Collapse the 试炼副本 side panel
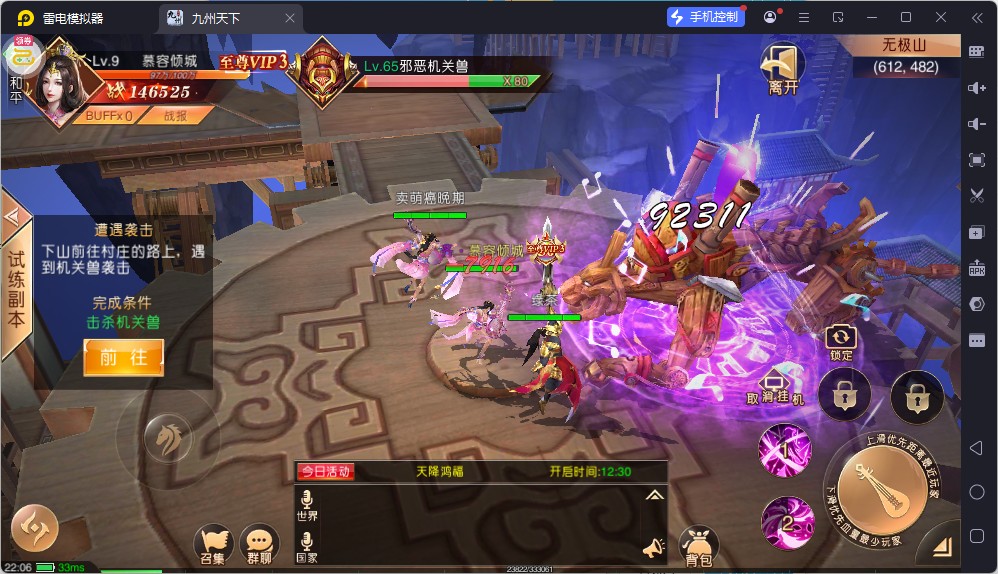998x574 pixels. (13, 215)
